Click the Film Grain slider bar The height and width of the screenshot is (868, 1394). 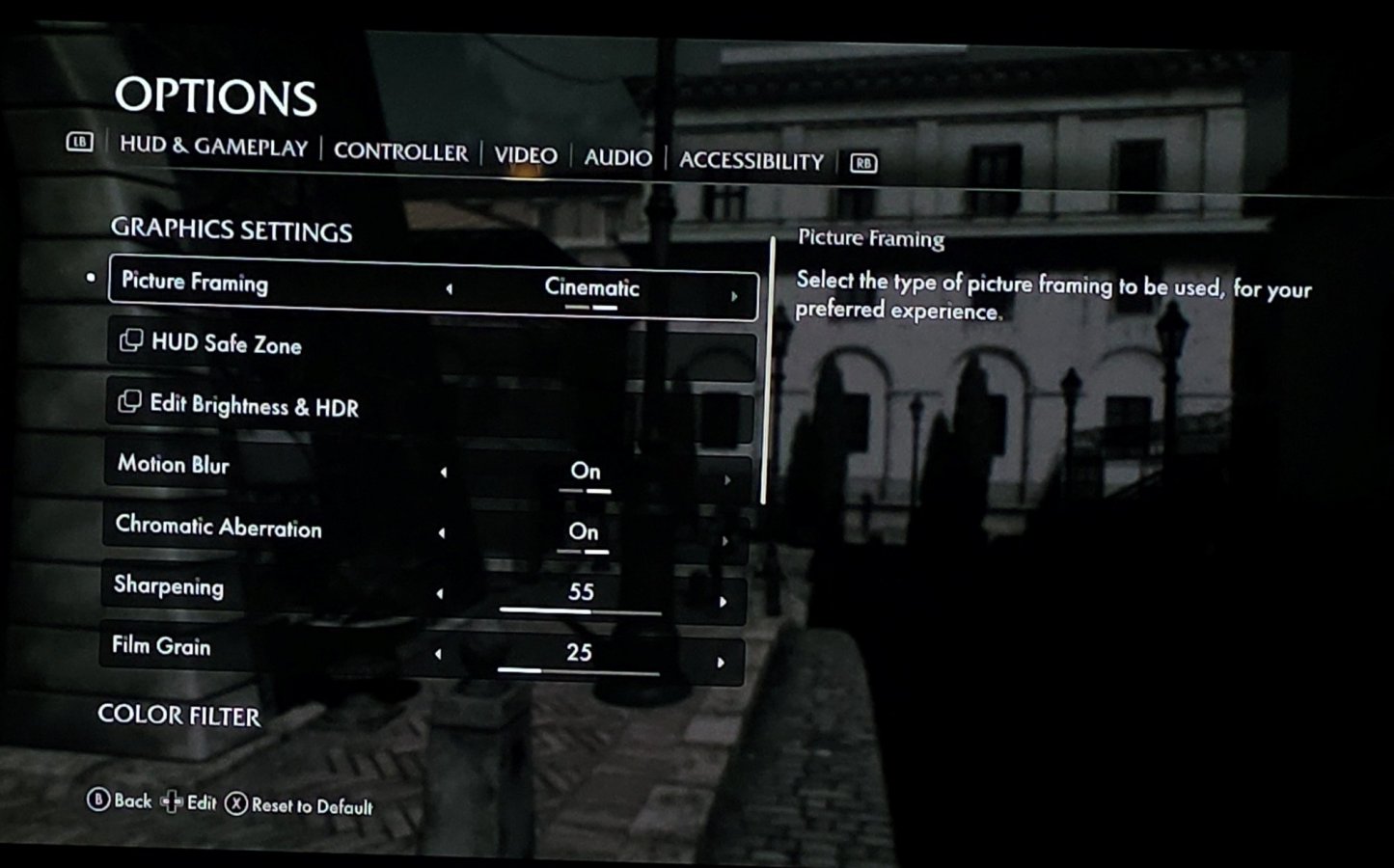[x=578, y=671]
